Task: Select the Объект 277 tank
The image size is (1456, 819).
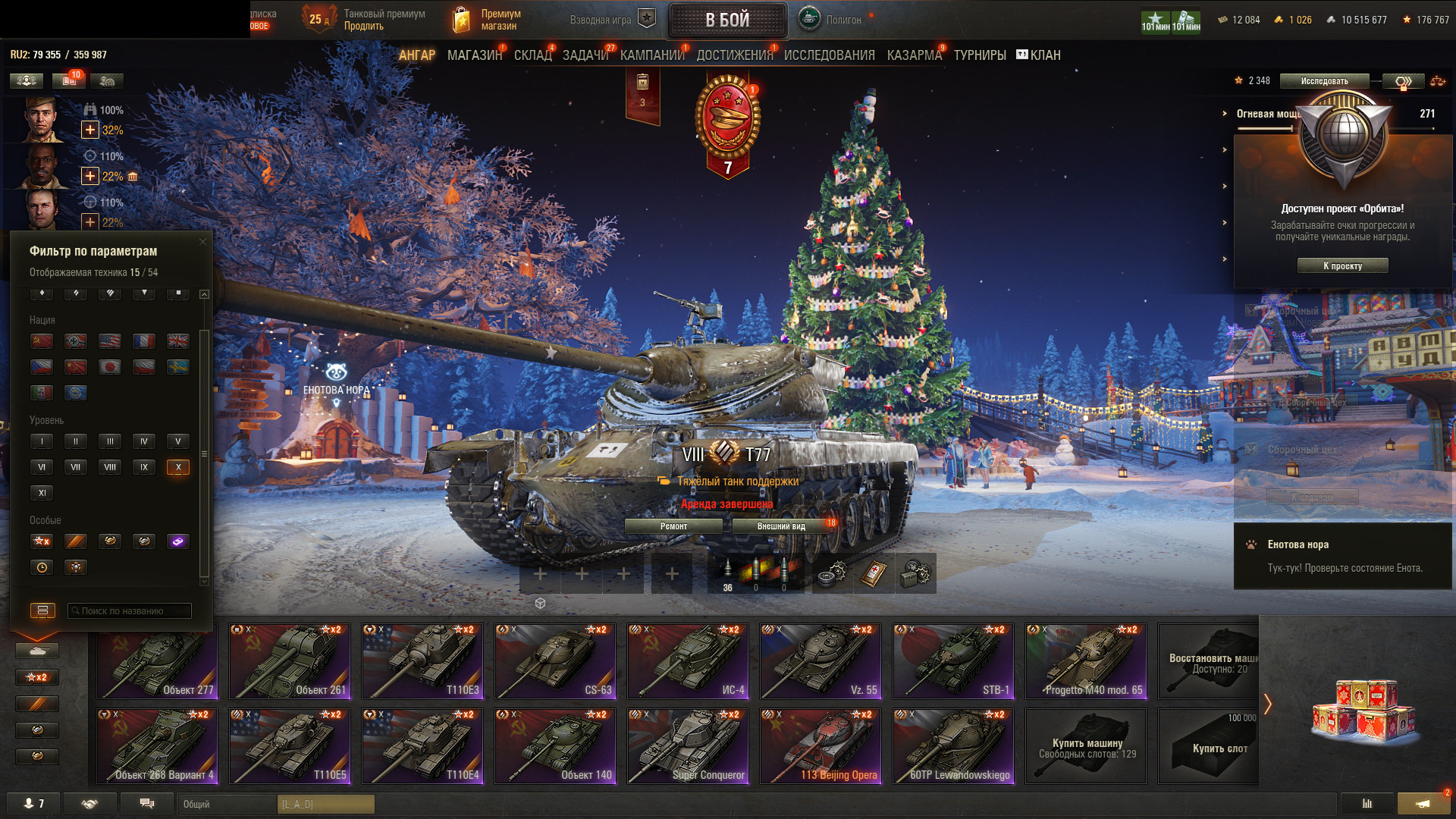Action: [157, 661]
